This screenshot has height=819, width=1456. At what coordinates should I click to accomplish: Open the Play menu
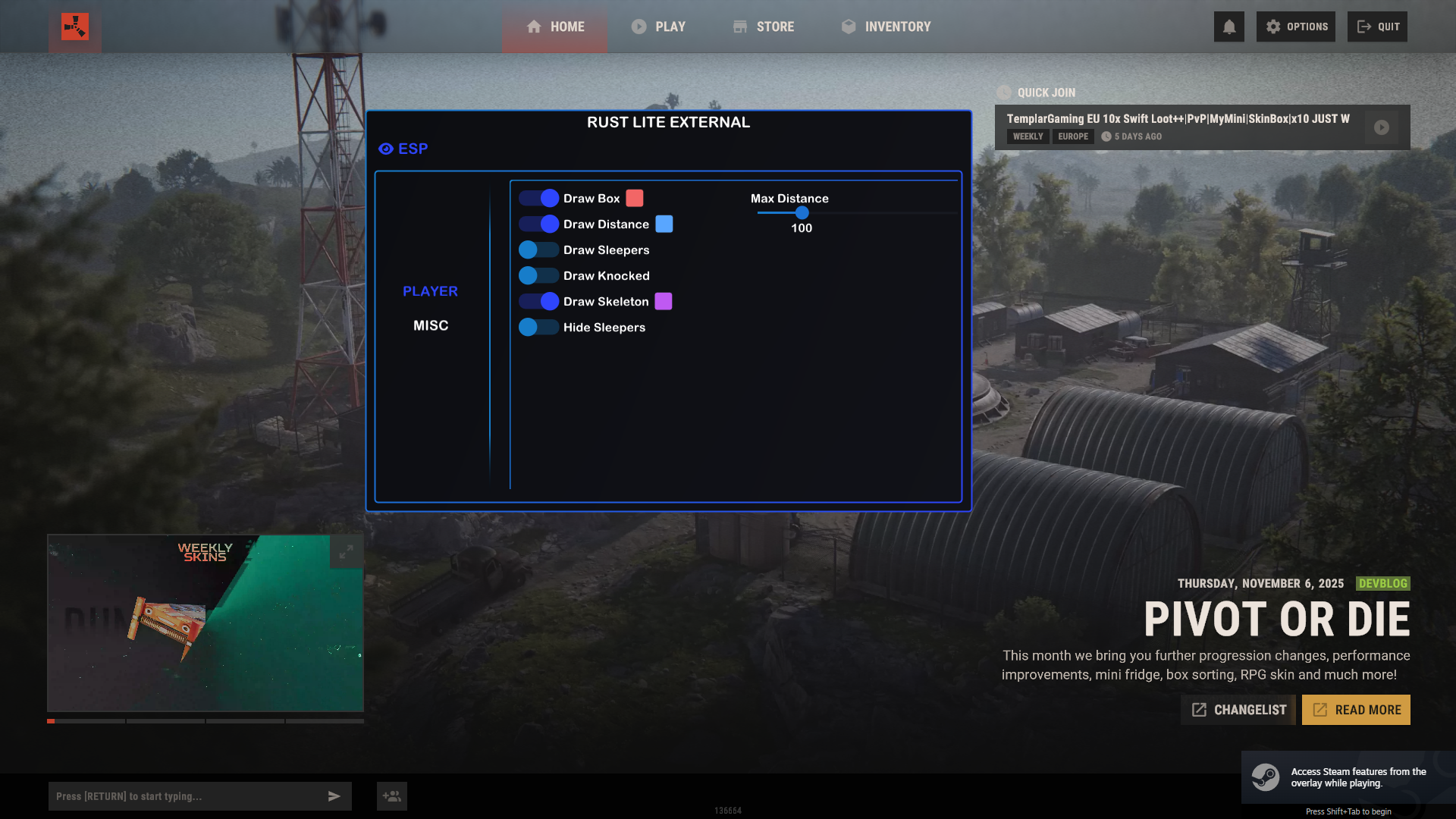[658, 27]
